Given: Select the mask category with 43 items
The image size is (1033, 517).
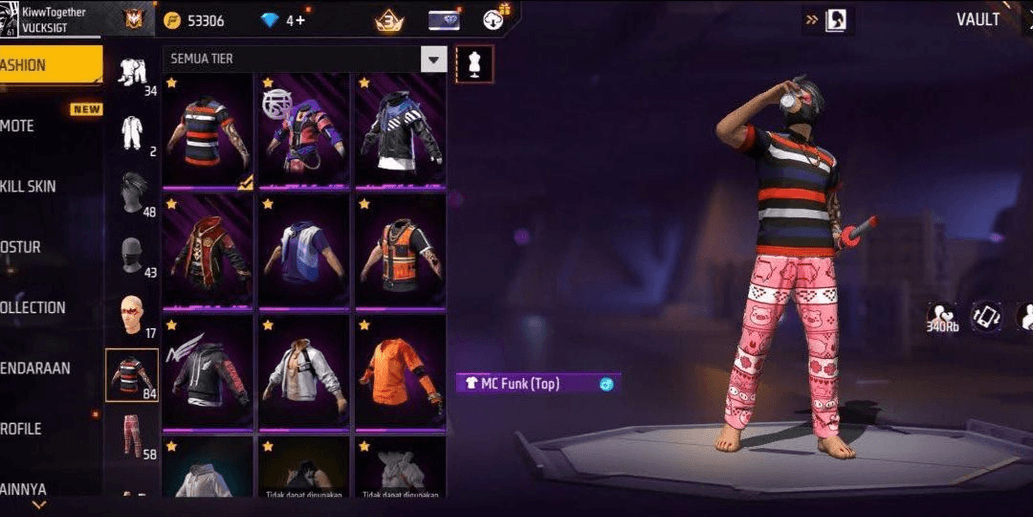Looking at the screenshot, I should [x=132, y=255].
